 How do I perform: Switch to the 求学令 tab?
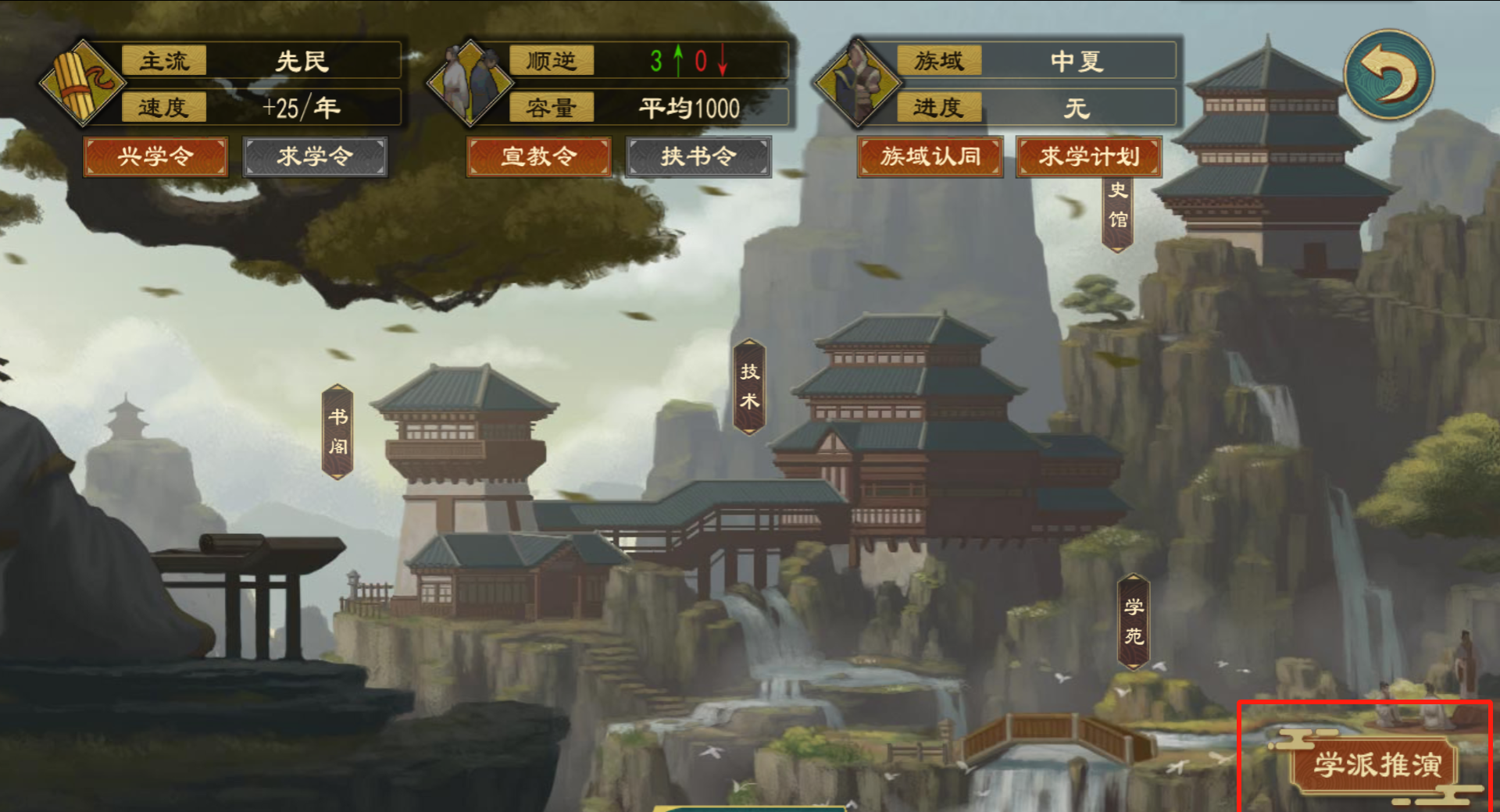(x=315, y=156)
